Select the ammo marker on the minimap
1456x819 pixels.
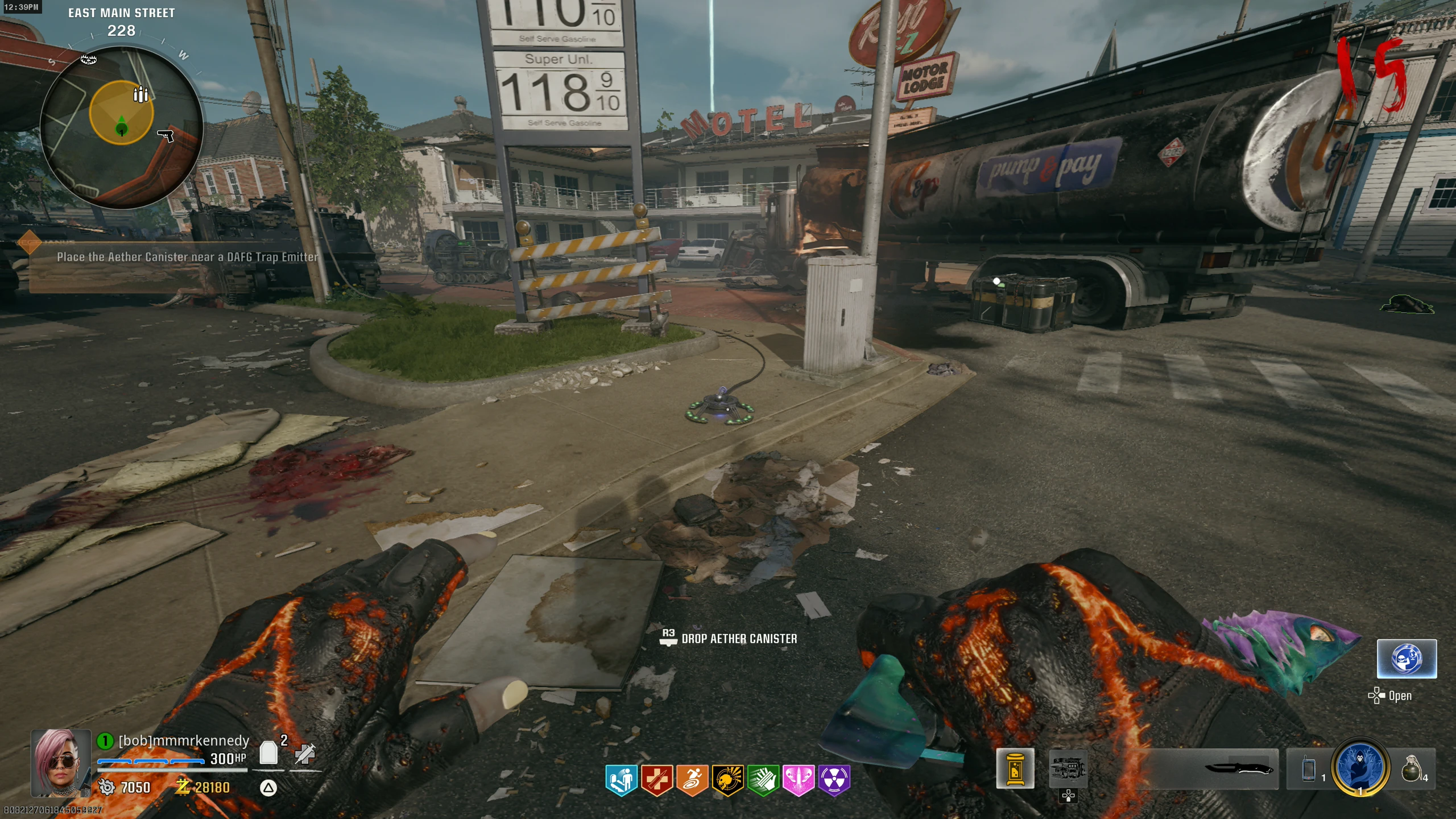[x=140, y=94]
